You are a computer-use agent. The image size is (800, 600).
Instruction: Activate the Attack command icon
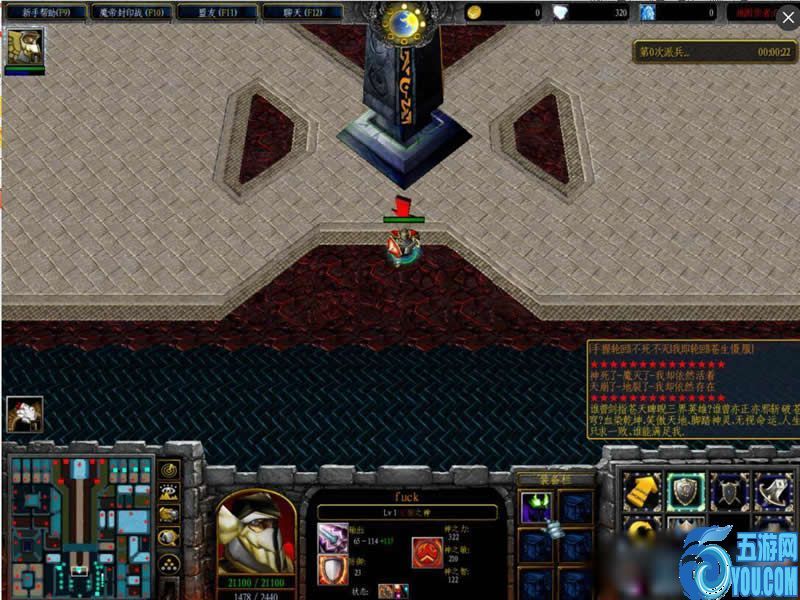click(x=772, y=490)
